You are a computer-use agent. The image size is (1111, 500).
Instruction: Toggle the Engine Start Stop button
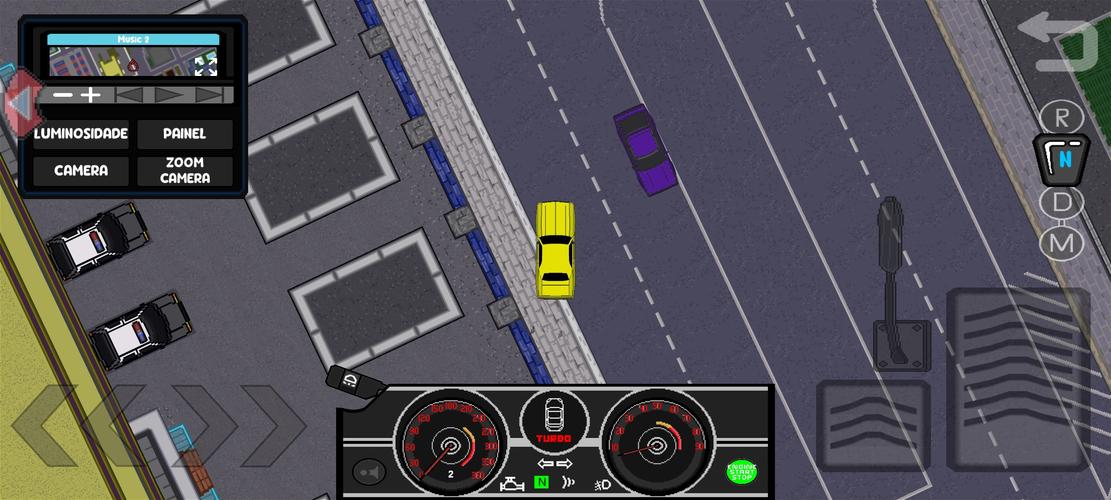pyautogui.click(x=741, y=471)
